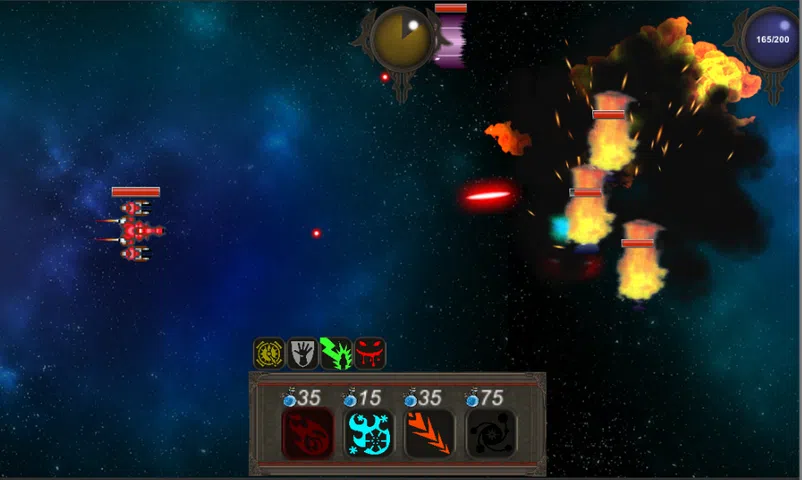Trigger the black hole vortex ability
The width and height of the screenshot is (802, 480).
point(491,433)
